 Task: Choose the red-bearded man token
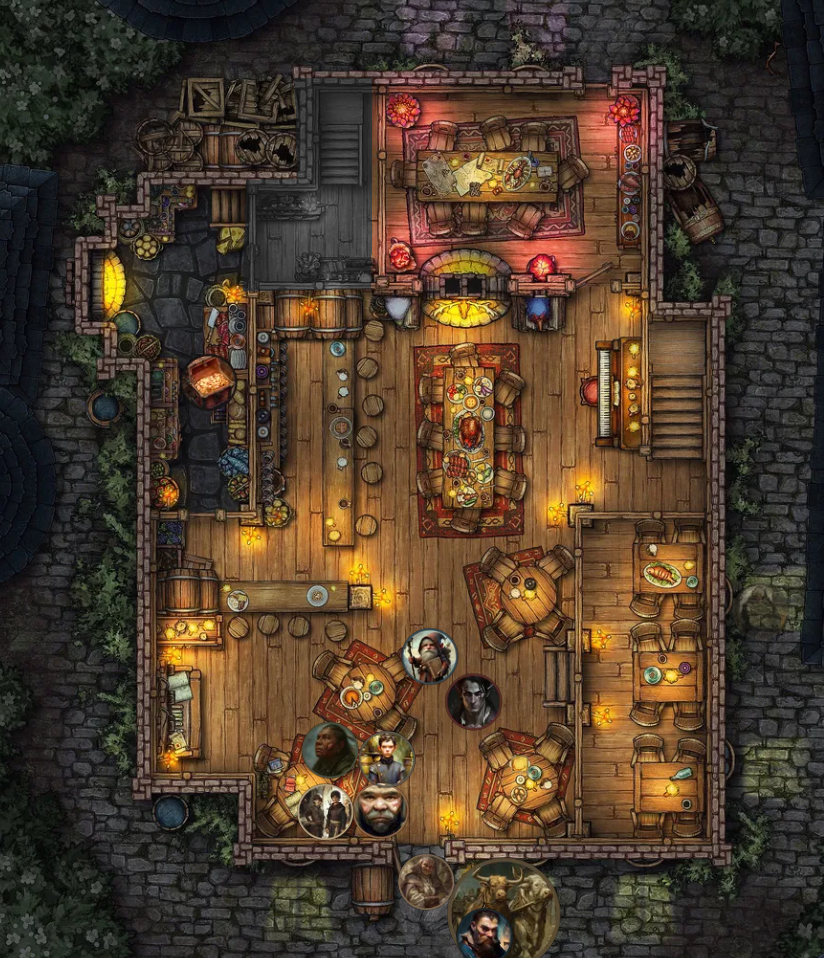click(x=484, y=932)
